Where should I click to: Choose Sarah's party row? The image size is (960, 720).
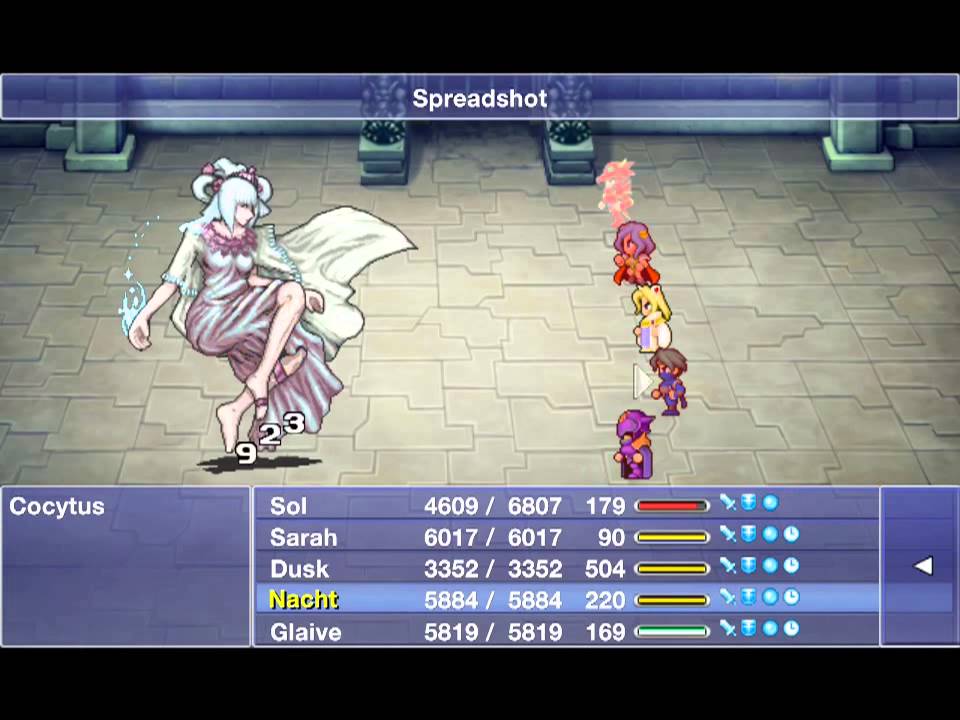click(303, 538)
